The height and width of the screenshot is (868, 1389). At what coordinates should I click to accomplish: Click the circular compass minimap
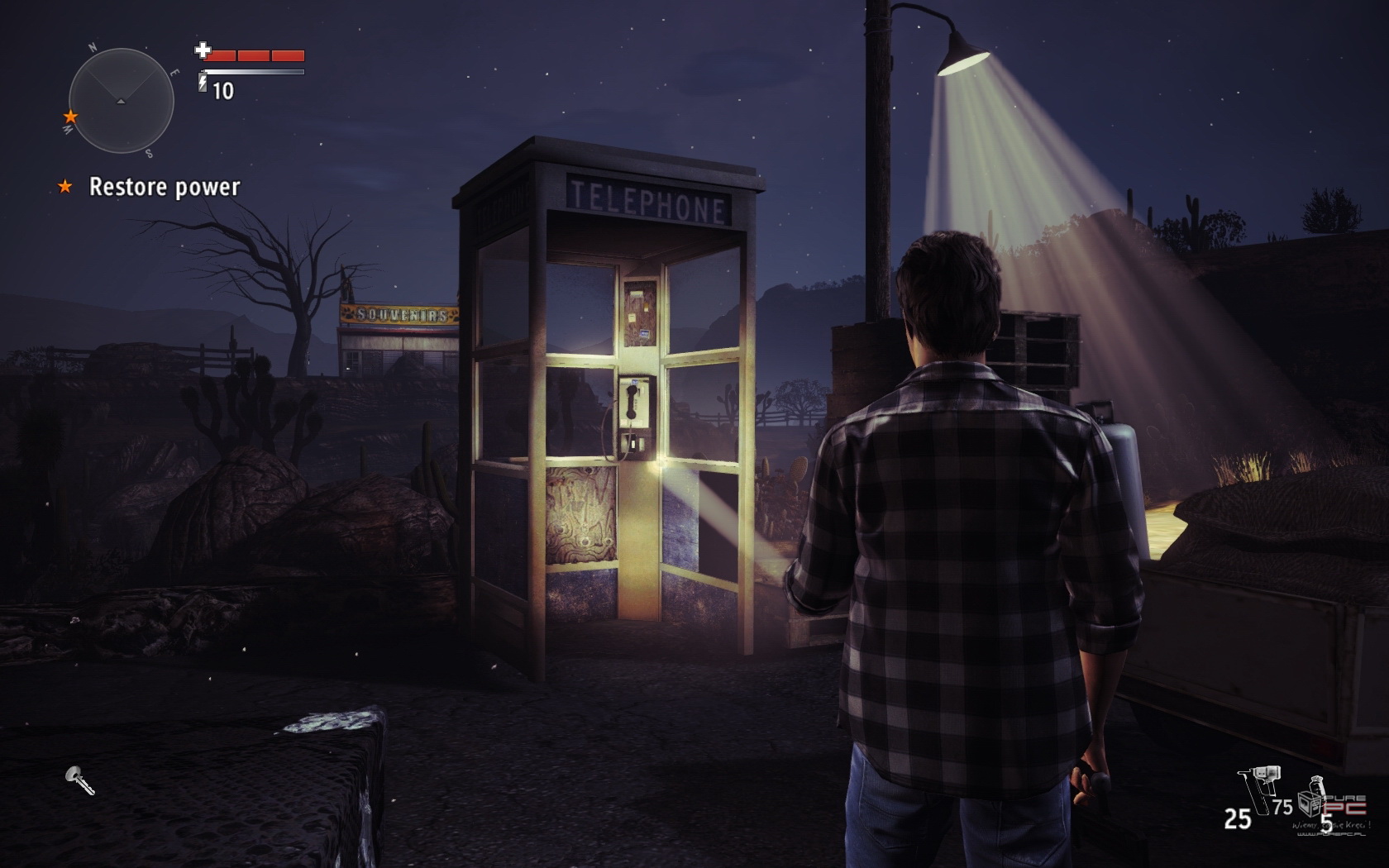[121, 101]
